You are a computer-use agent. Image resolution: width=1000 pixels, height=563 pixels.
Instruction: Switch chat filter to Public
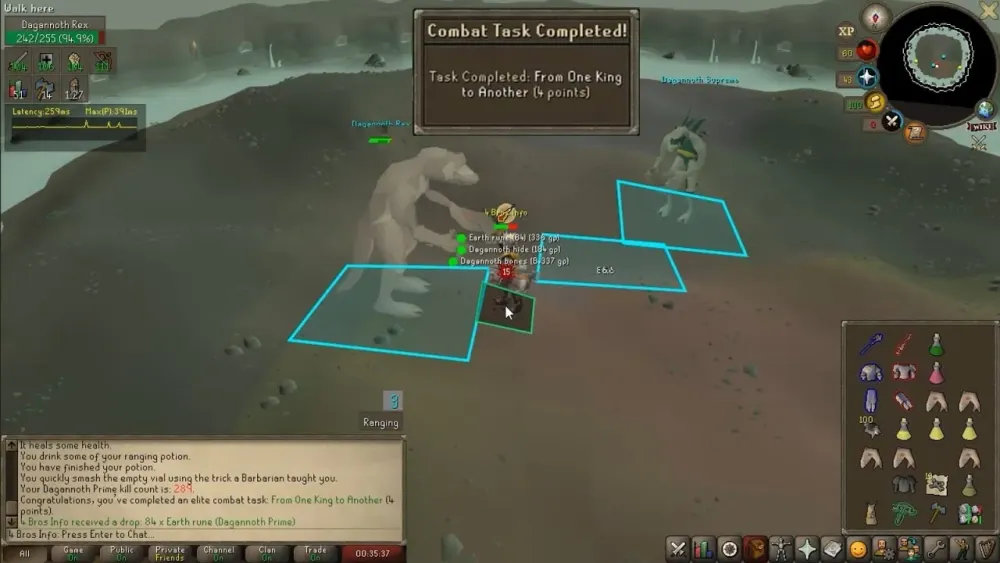[122, 552]
